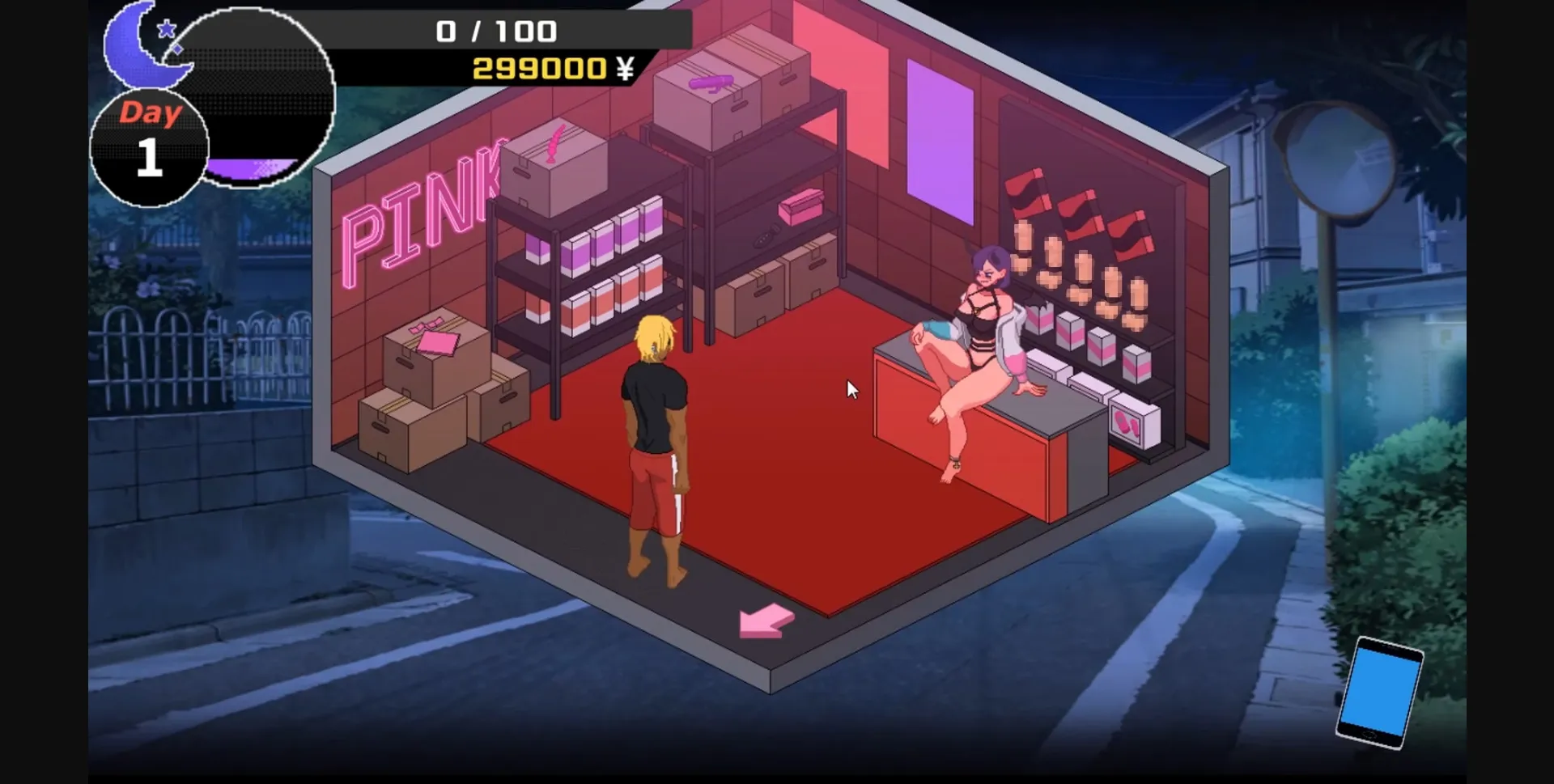Click the 0/100 progress counter

(x=495, y=31)
